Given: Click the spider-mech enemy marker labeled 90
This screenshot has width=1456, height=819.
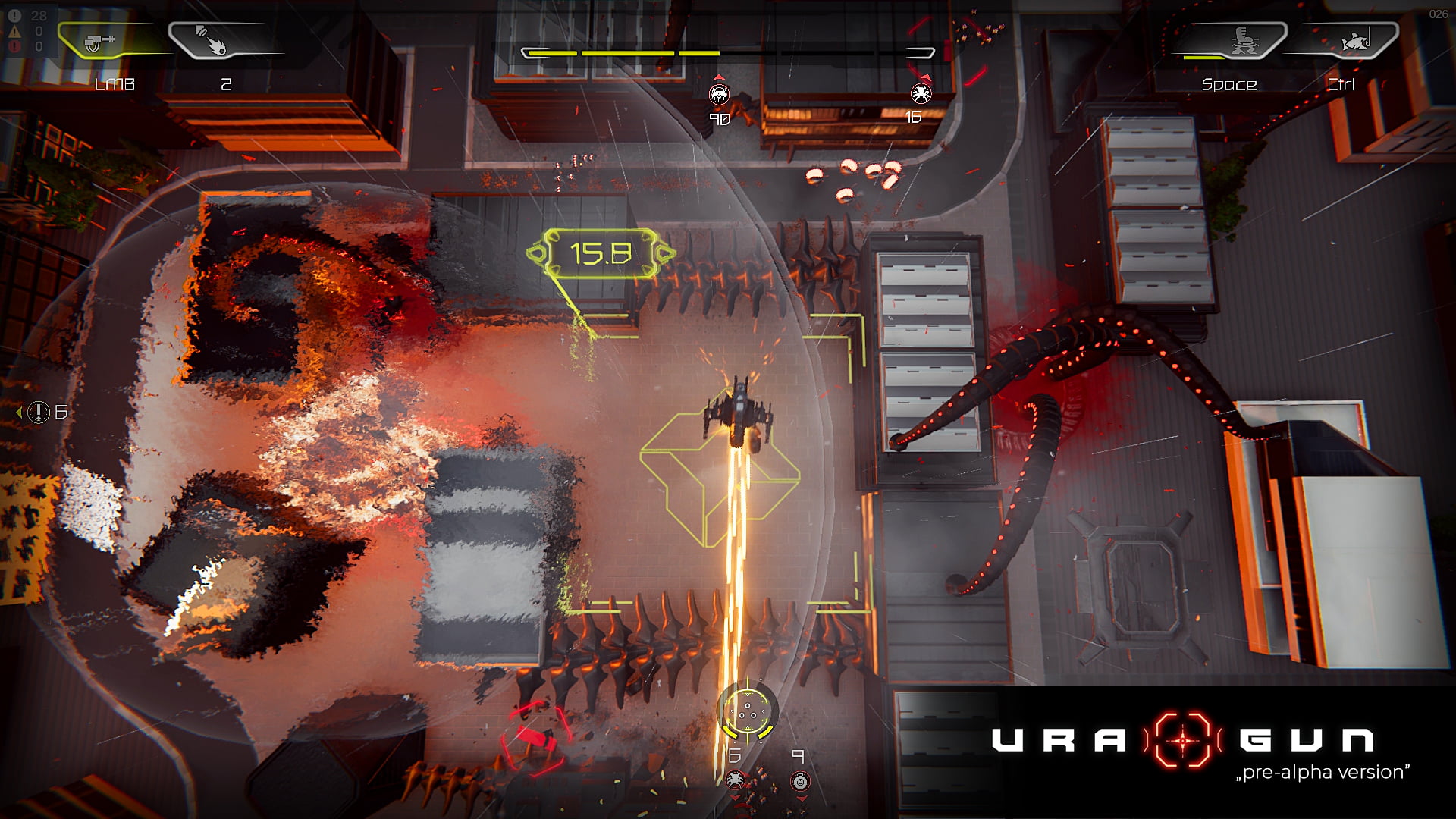Looking at the screenshot, I should (719, 95).
